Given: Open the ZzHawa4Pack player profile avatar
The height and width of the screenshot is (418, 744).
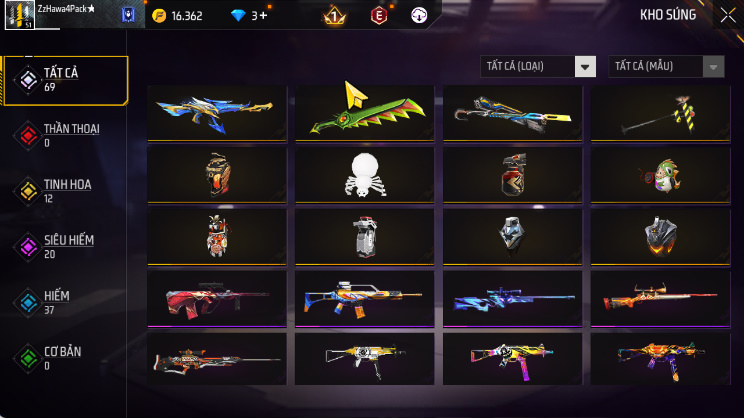Looking at the screenshot, I should (19, 15).
